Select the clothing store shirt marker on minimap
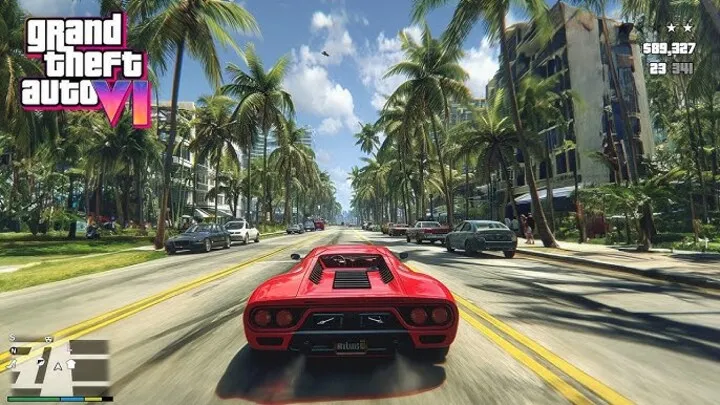Image resolution: width=720 pixels, height=405 pixels. tap(71, 364)
